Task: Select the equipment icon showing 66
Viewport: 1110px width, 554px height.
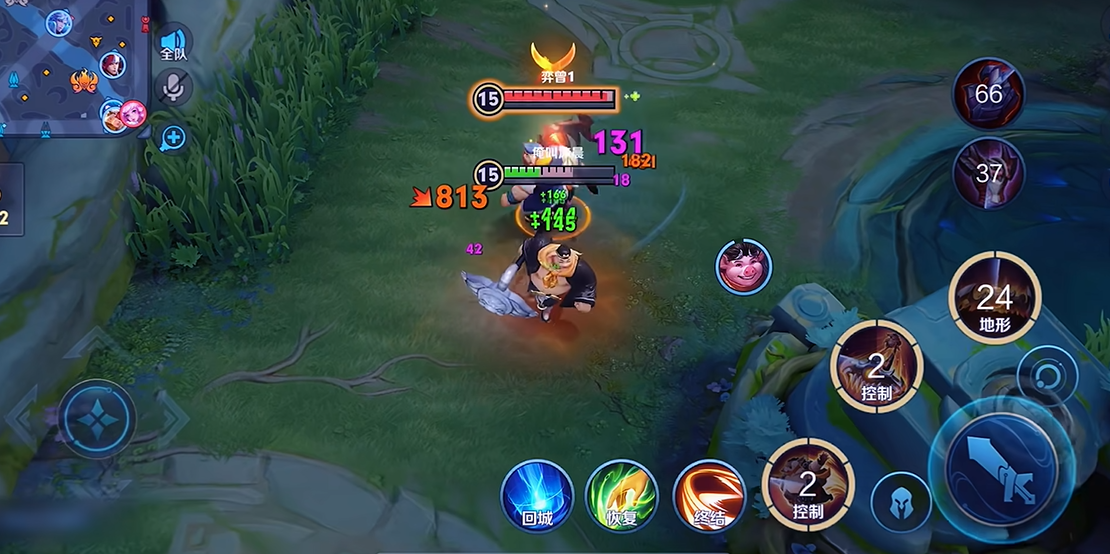Action: 988,94
